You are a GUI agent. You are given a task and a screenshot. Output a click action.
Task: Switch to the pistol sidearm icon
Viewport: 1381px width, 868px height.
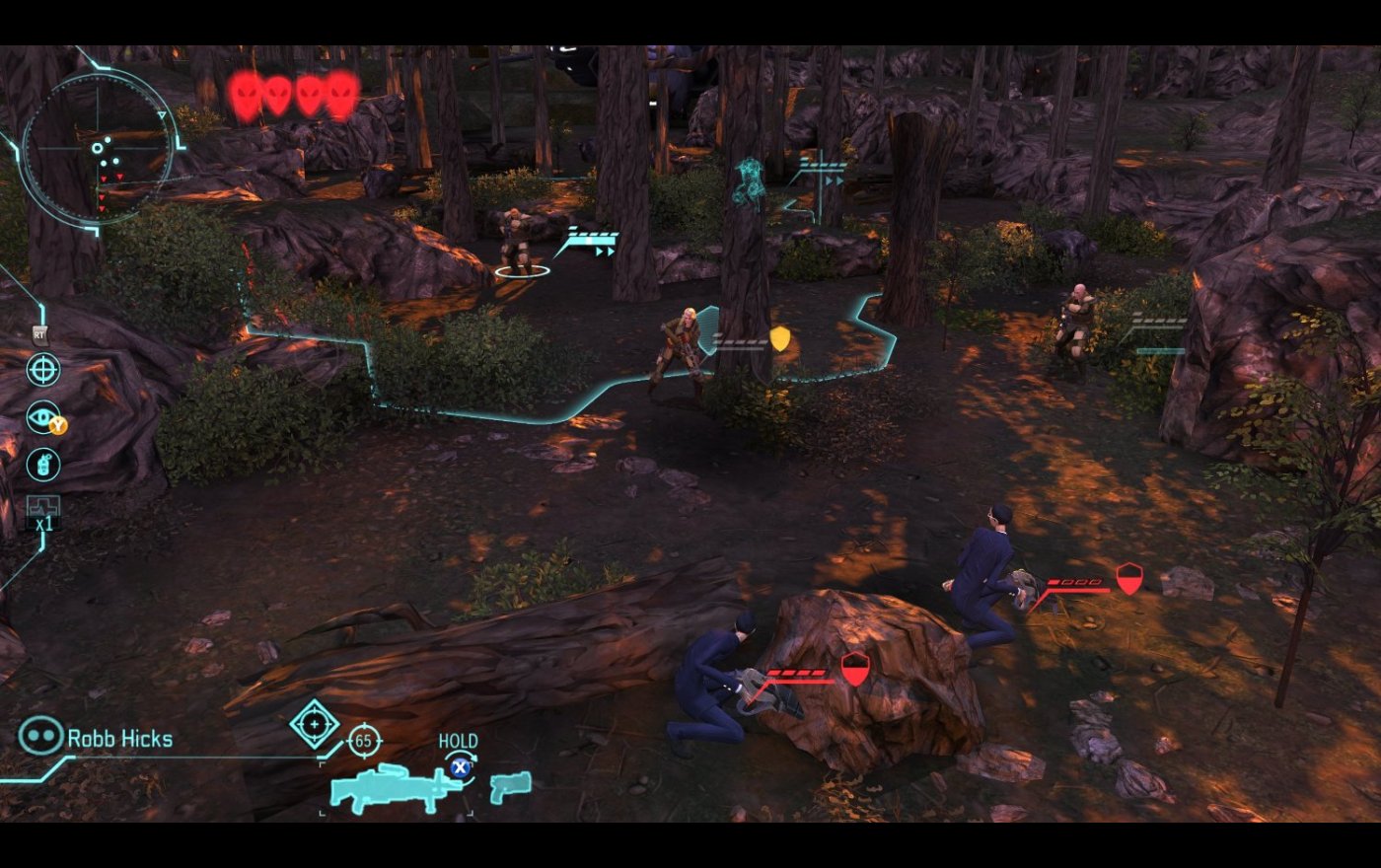tap(510, 786)
